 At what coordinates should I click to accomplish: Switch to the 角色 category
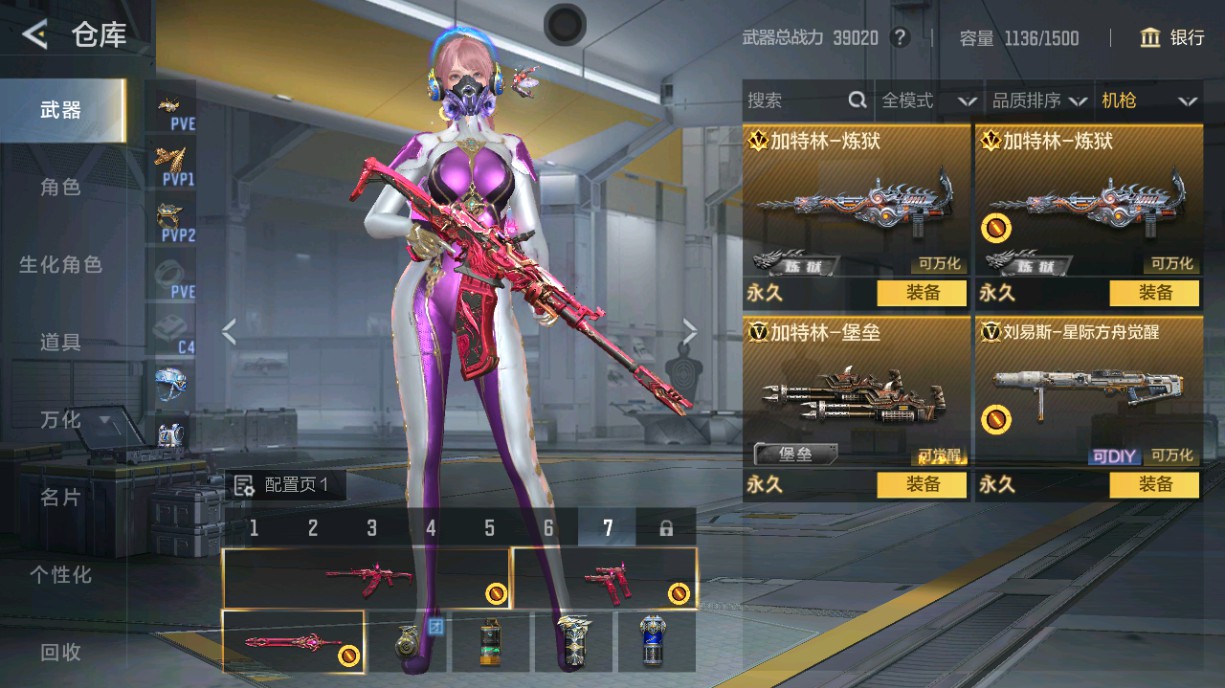60,187
